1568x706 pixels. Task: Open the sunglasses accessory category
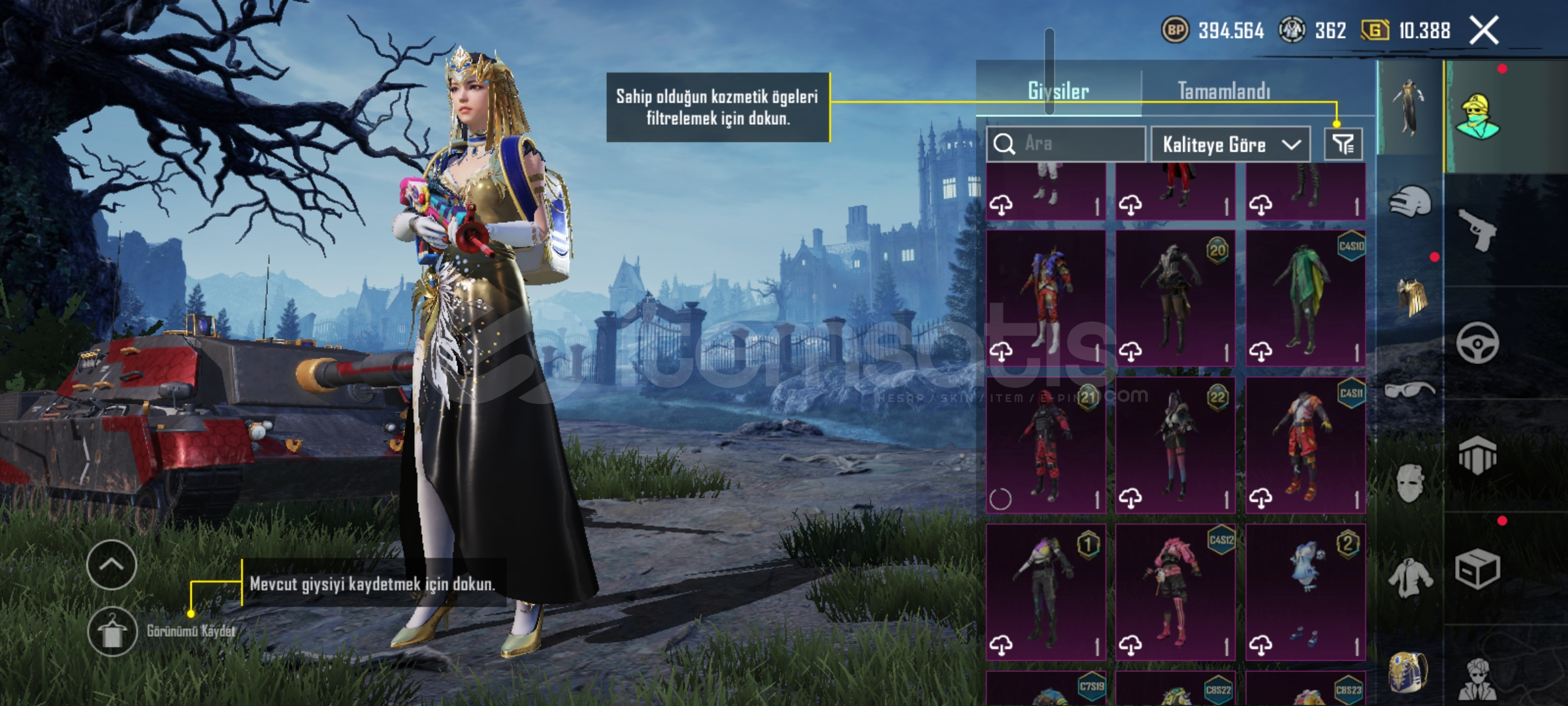click(x=1410, y=390)
